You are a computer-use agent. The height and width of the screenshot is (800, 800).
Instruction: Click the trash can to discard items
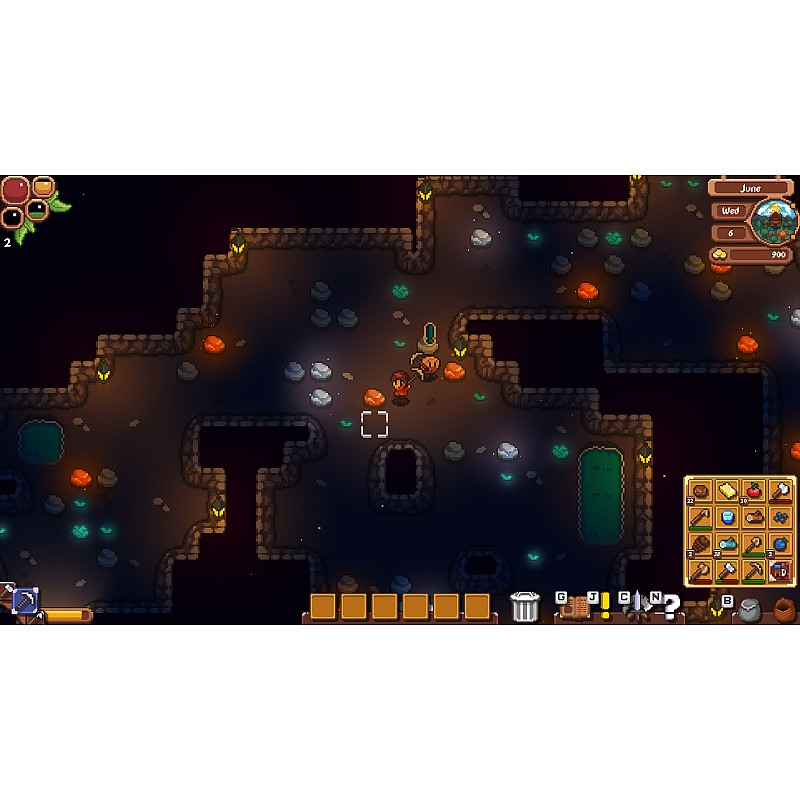coord(524,607)
